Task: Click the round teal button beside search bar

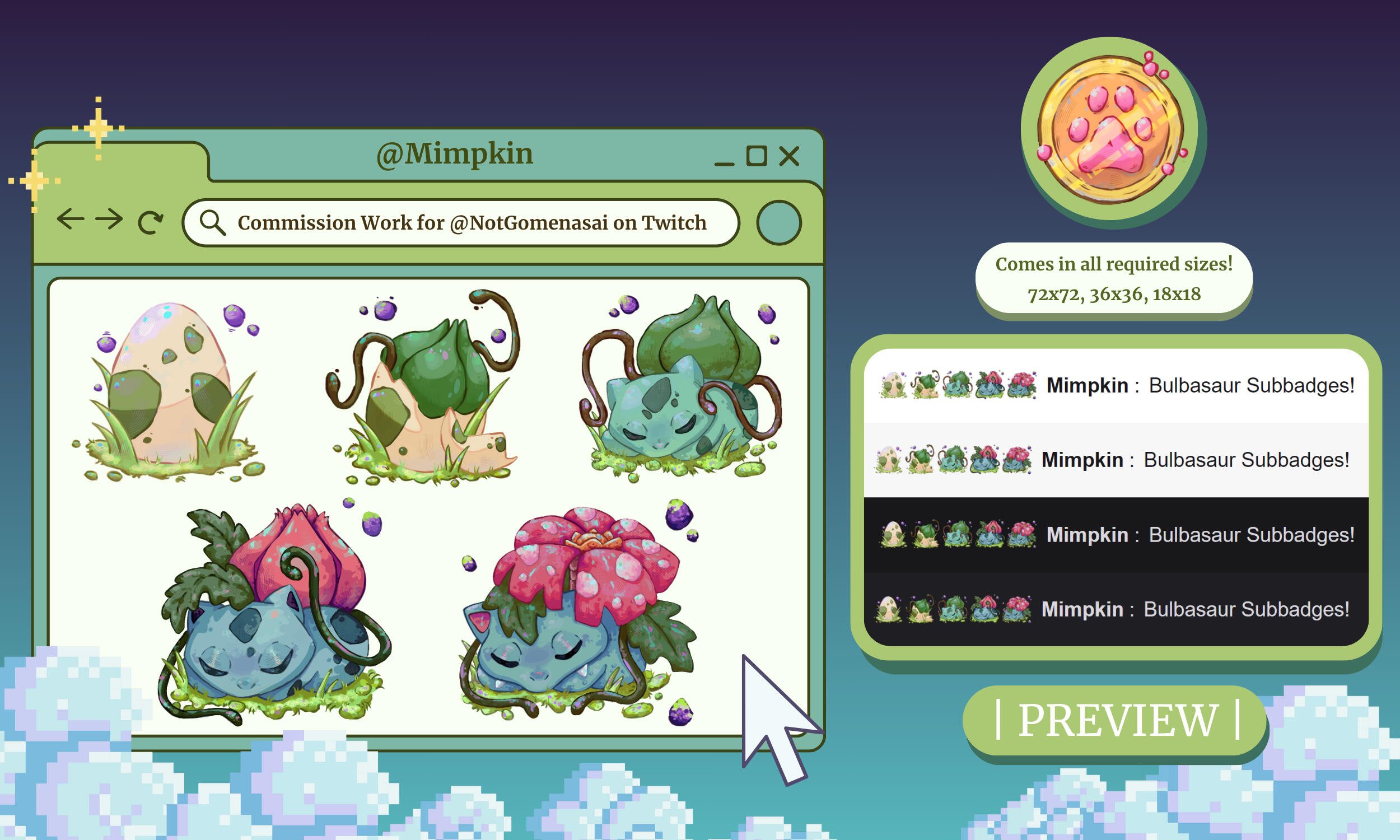Action: point(778,222)
